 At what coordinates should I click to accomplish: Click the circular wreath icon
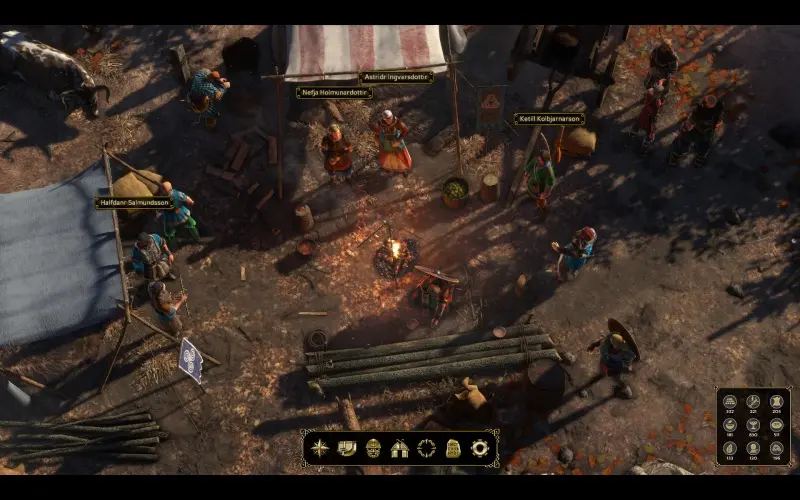(x=426, y=448)
